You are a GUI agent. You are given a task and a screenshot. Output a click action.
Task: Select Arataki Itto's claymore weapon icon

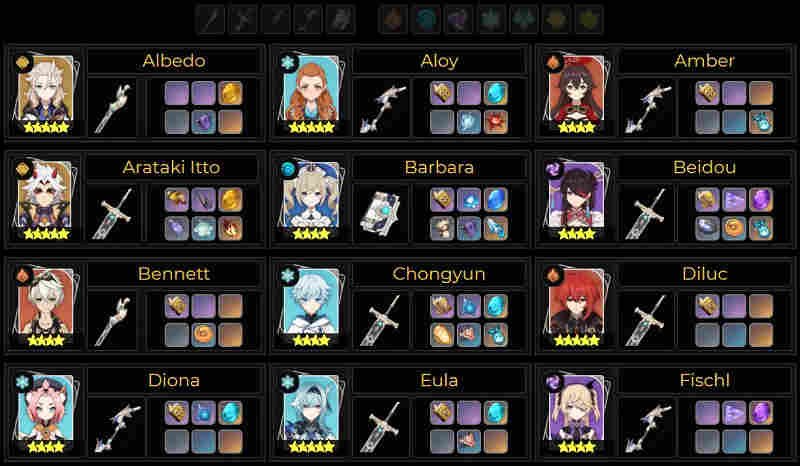[111, 213]
